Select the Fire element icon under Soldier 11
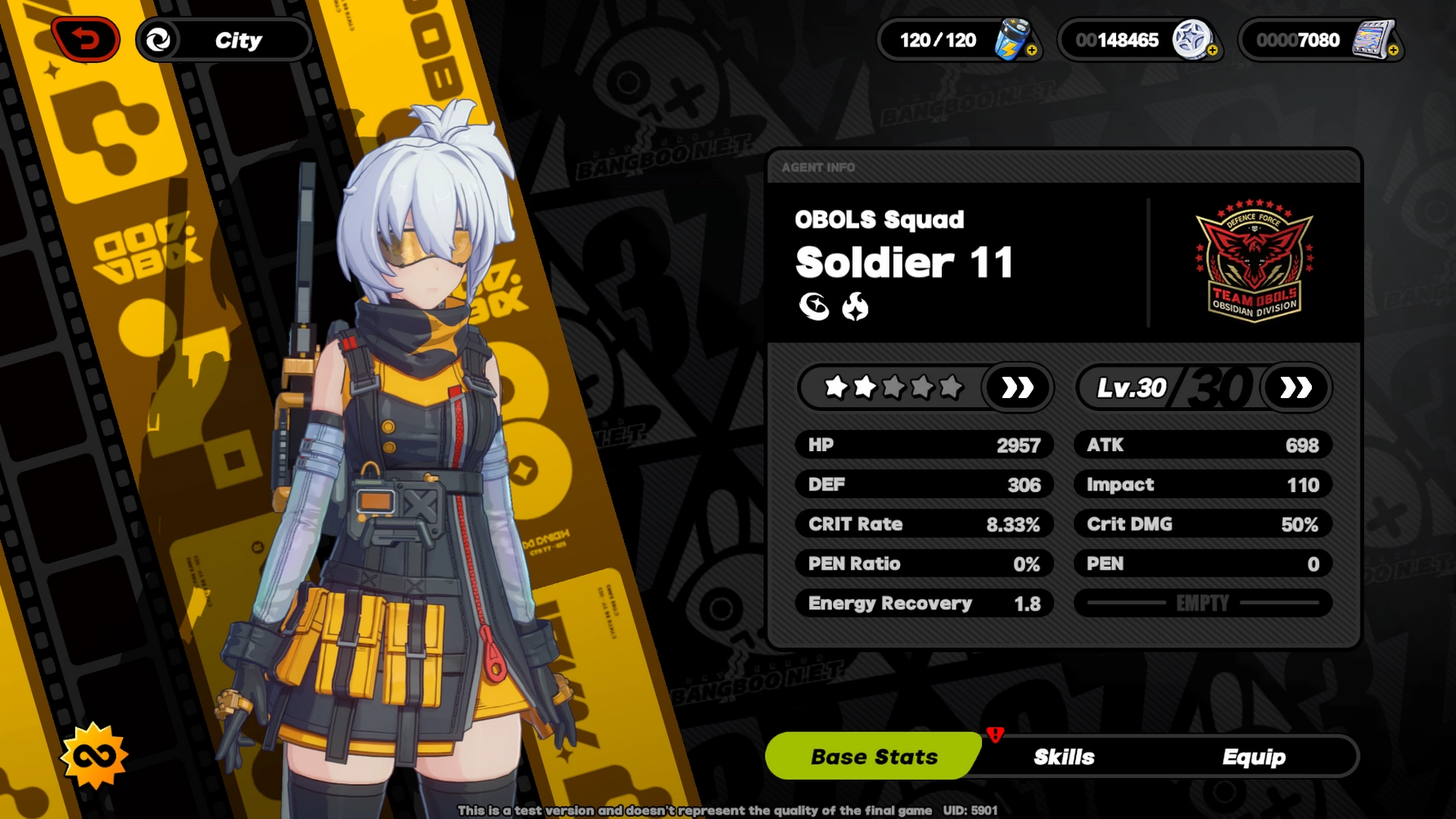The image size is (1456, 819). coord(855,309)
